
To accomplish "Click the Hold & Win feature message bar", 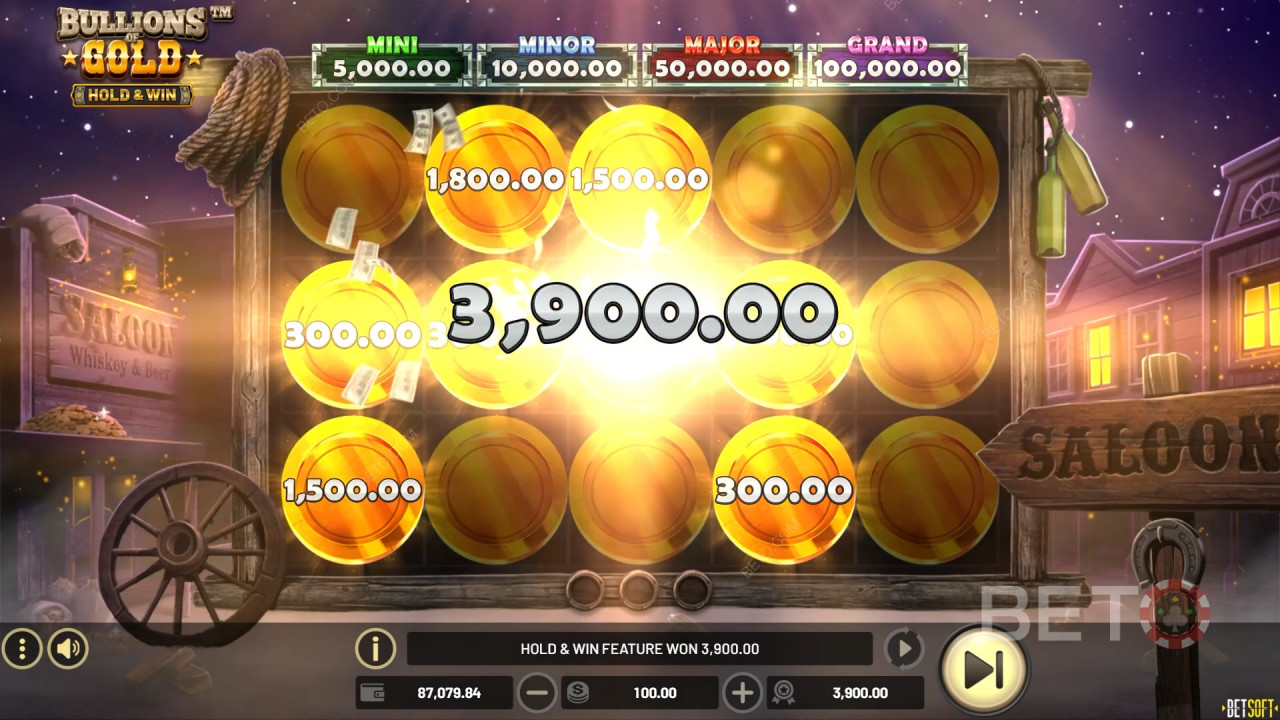I will (x=637, y=649).
